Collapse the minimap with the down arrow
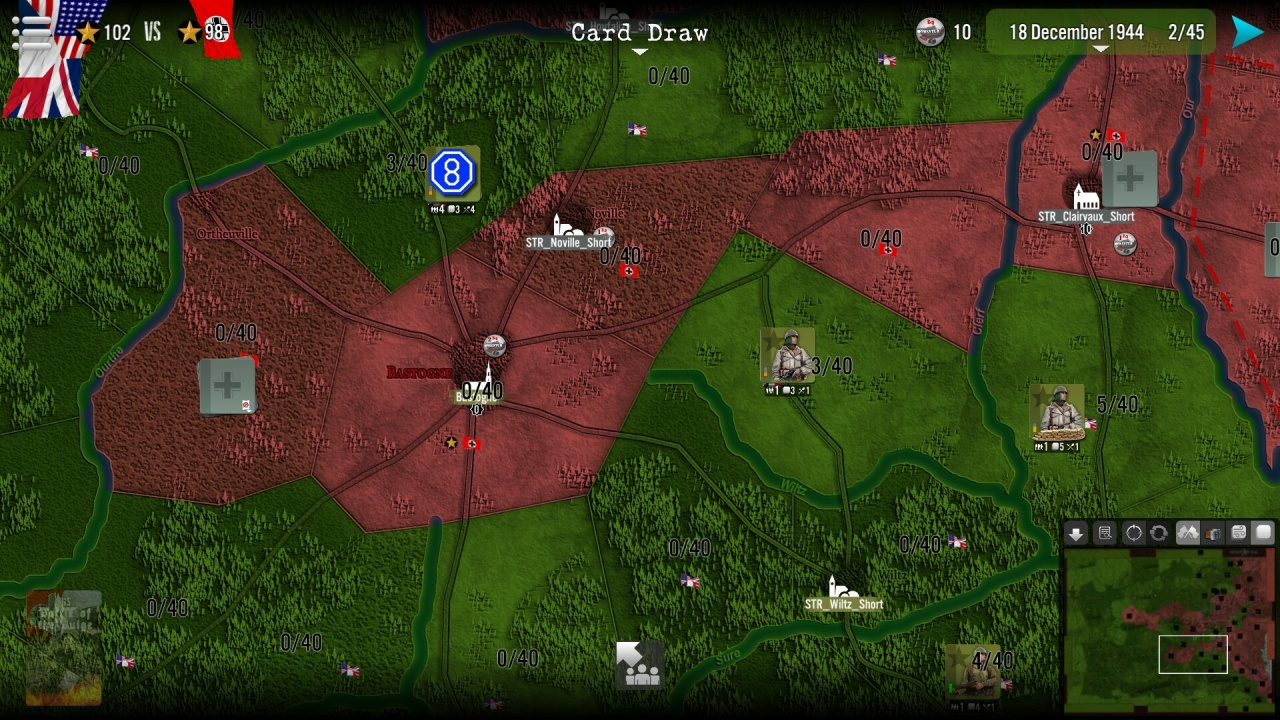Image resolution: width=1280 pixels, height=720 pixels. tap(1076, 534)
